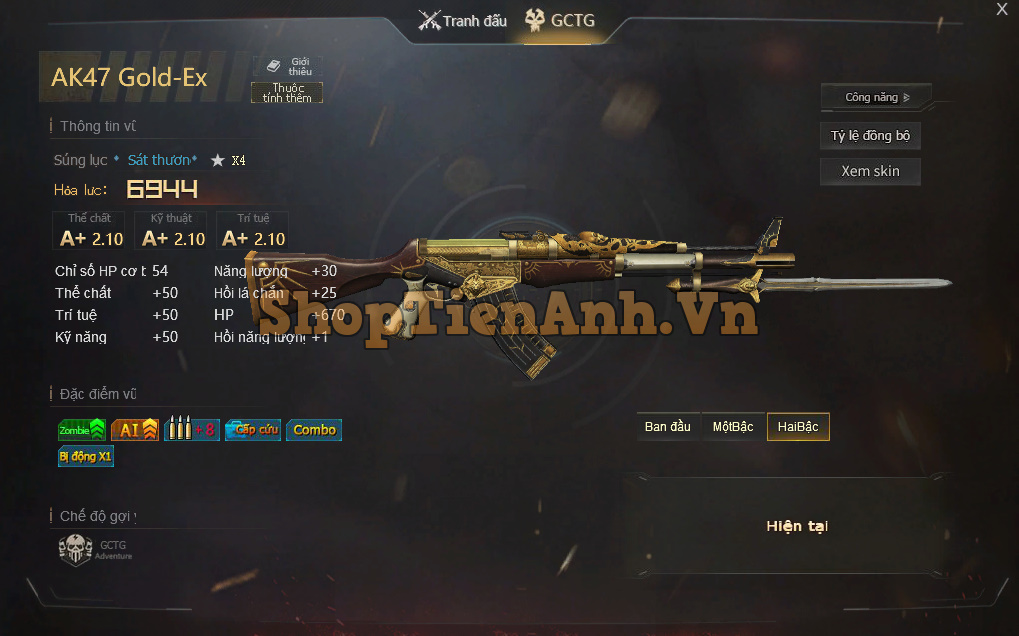
Task: Choose the Ban đầu upgrade tier
Action: coord(668,427)
